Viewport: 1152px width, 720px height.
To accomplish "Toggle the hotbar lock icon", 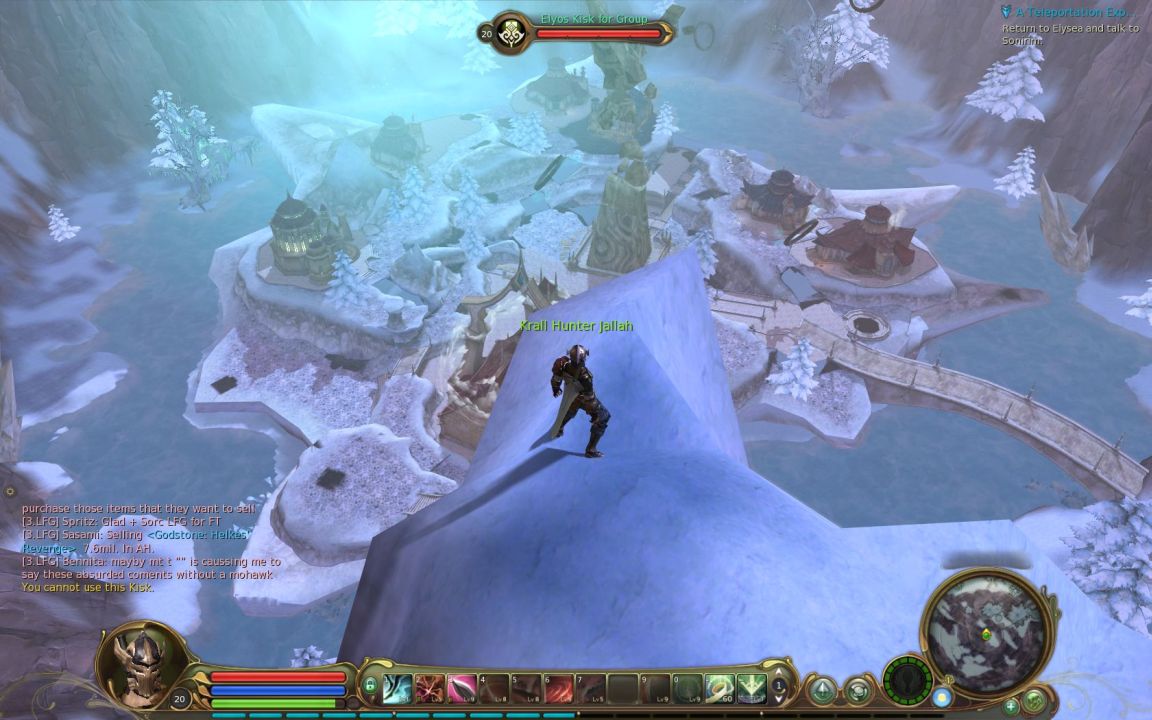I will [x=370, y=686].
